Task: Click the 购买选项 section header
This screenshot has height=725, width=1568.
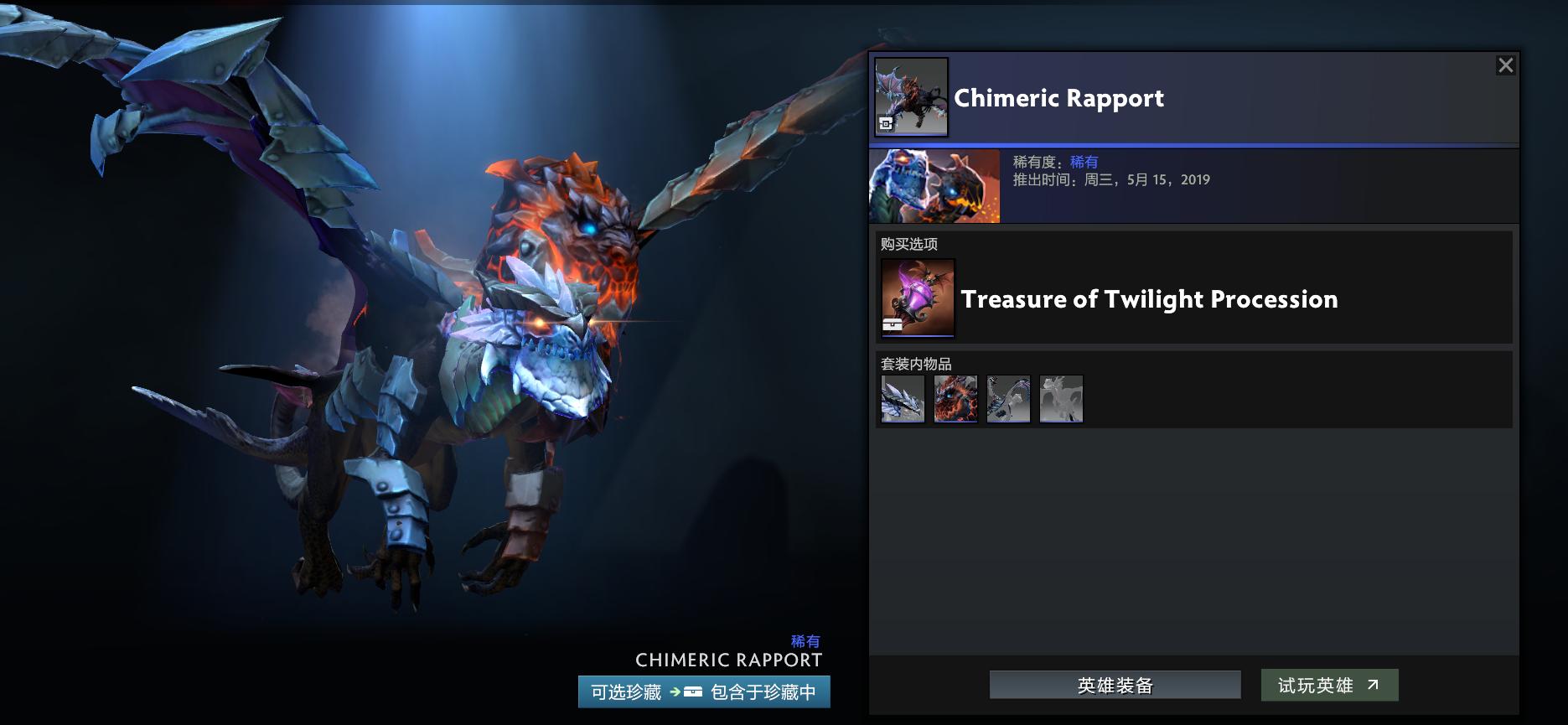Action: click(908, 244)
